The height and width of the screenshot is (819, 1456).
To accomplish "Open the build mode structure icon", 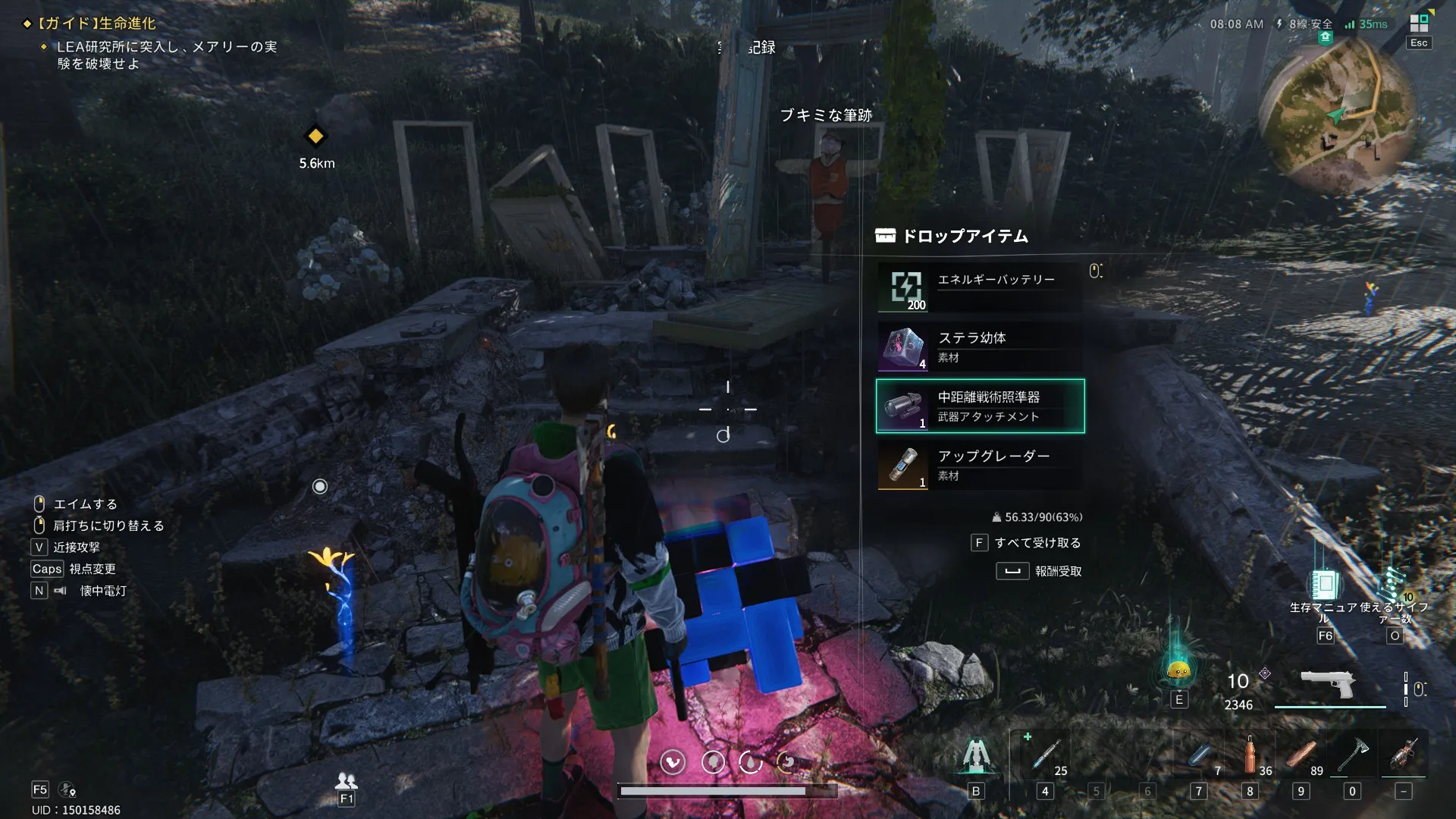I will [x=976, y=756].
